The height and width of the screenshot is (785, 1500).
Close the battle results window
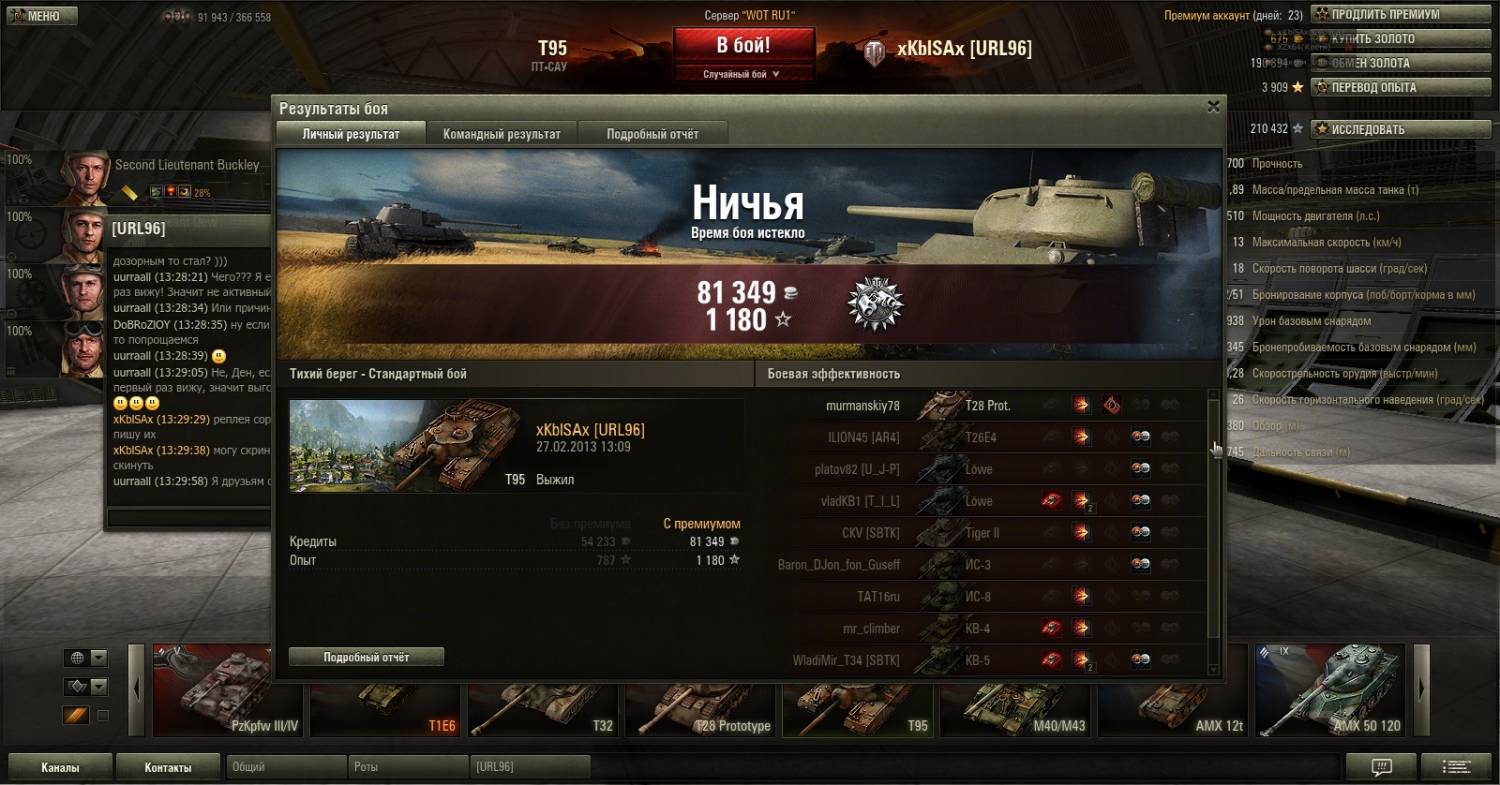click(x=1213, y=107)
